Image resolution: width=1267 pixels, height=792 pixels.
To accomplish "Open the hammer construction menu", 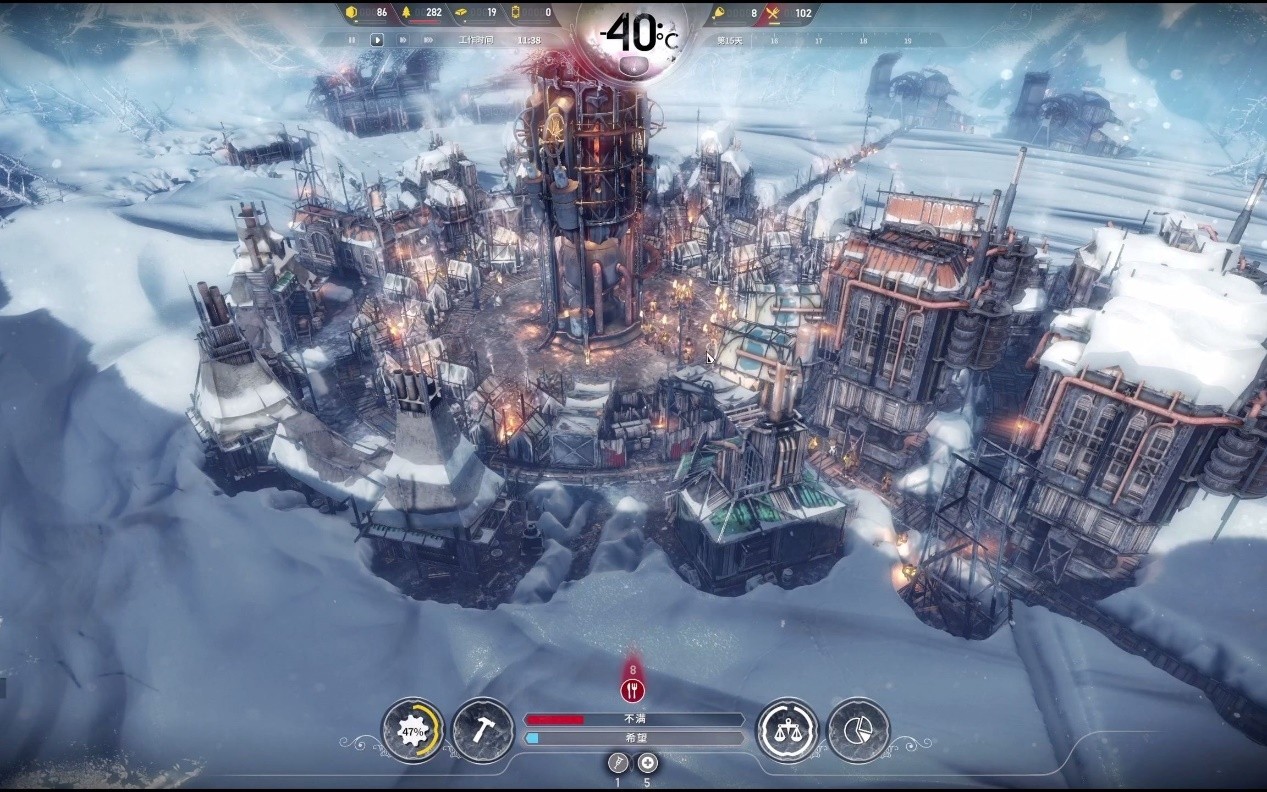I will tap(483, 731).
